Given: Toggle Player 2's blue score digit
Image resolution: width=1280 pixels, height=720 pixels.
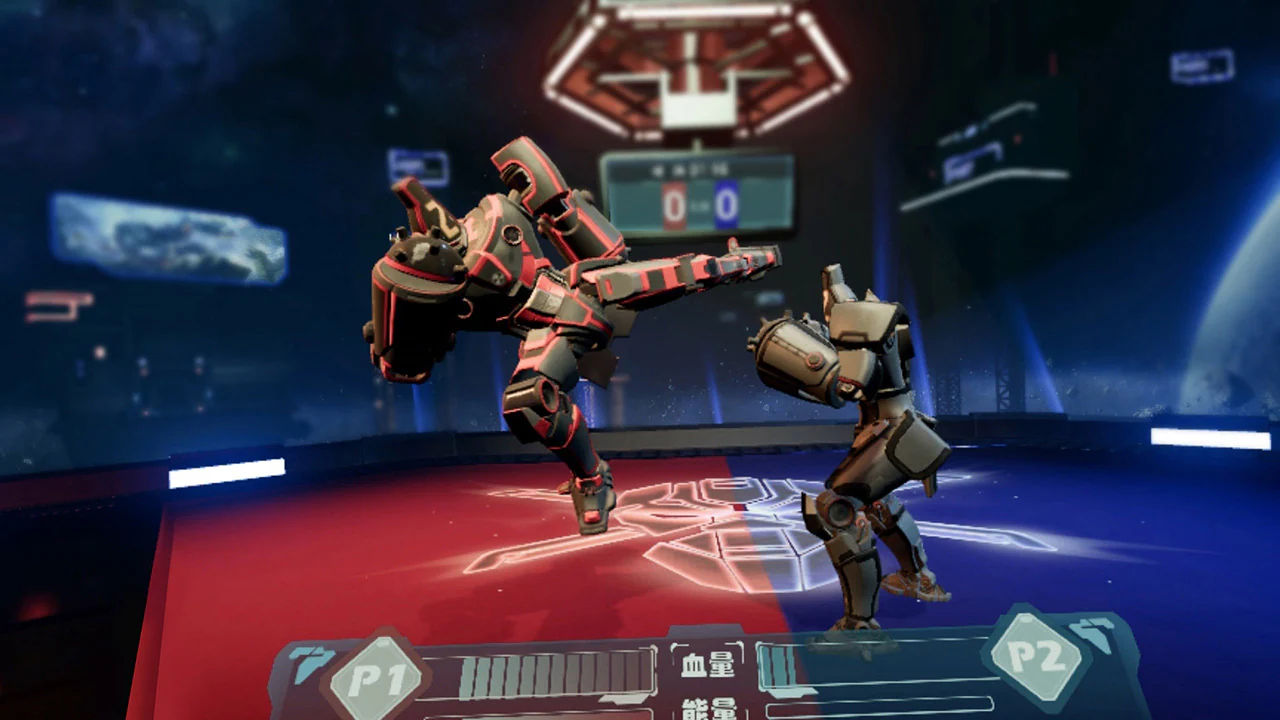Looking at the screenshot, I should (725, 203).
